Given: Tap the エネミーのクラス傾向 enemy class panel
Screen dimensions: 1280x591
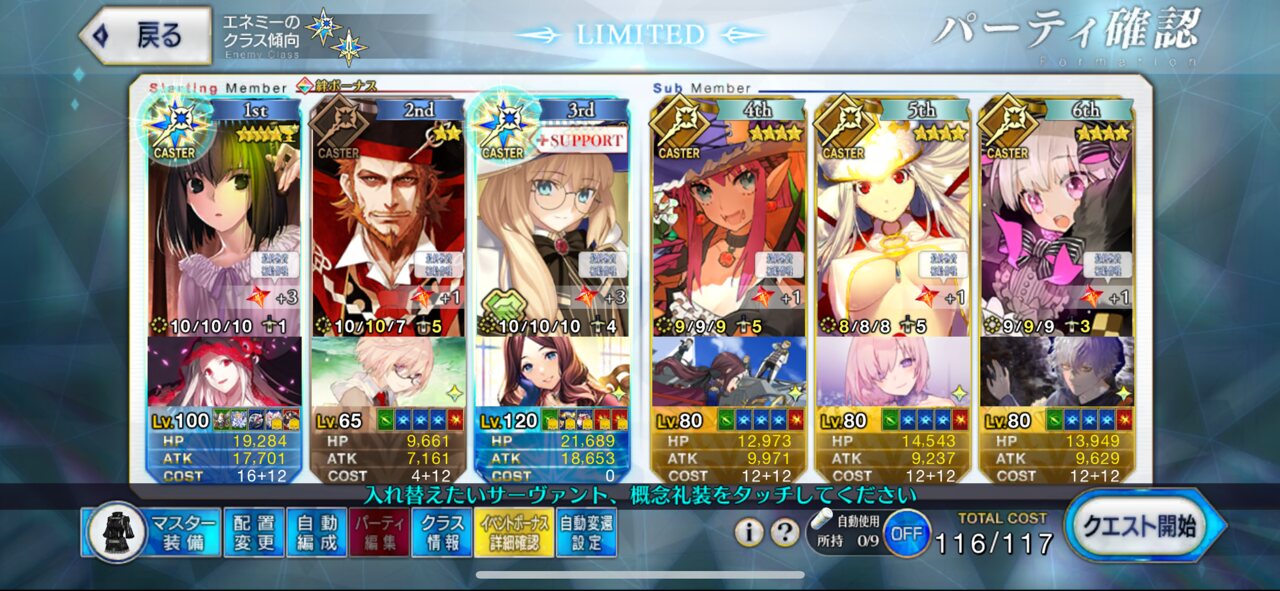Looking at the screenshot, I should (x=290, y=37).
